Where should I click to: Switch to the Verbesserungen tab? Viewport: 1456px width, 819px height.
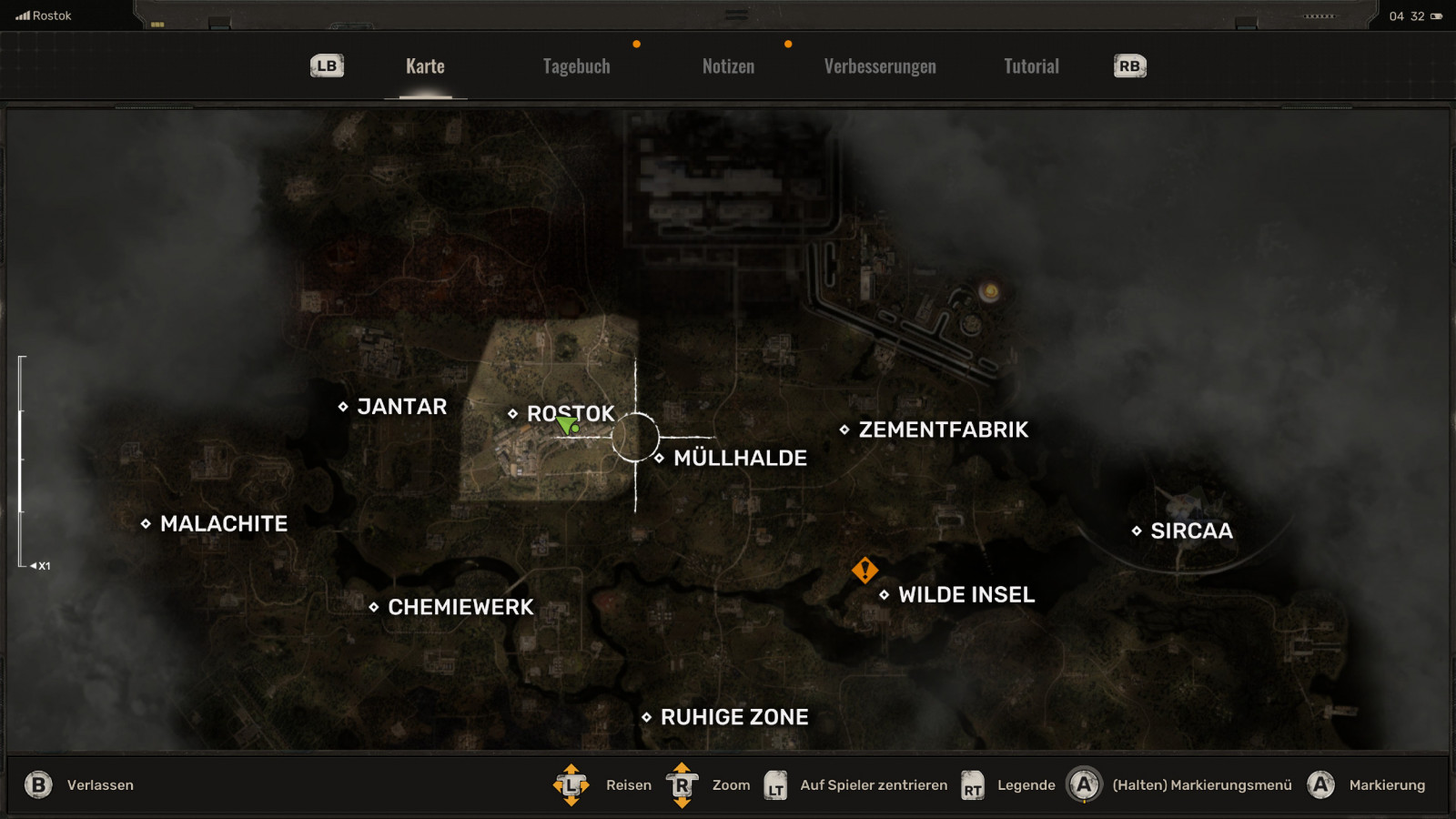click(880, 66)
